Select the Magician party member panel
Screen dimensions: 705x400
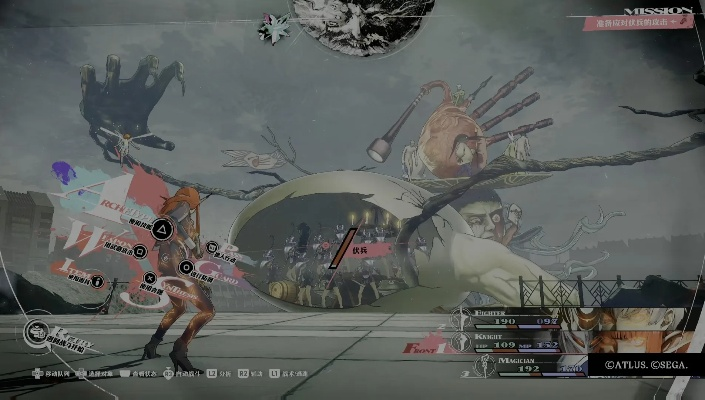530,367
